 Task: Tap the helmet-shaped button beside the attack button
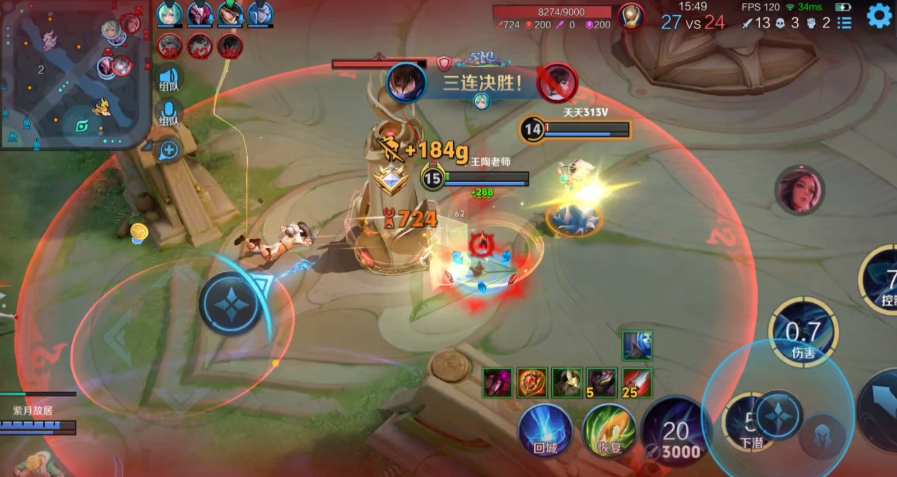point(823,435)
